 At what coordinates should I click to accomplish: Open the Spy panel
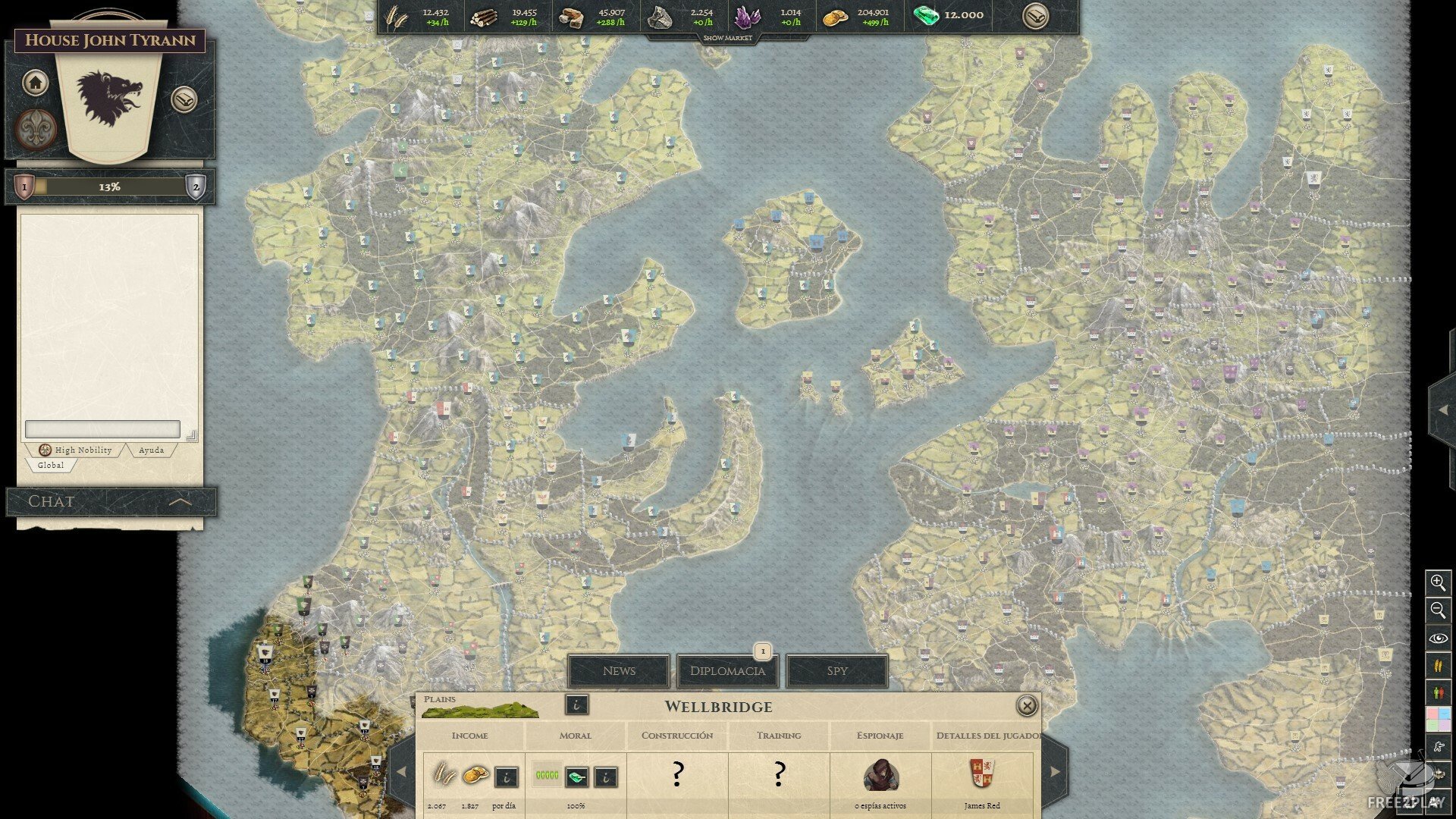pyautogui.click(x=836, y=671)
